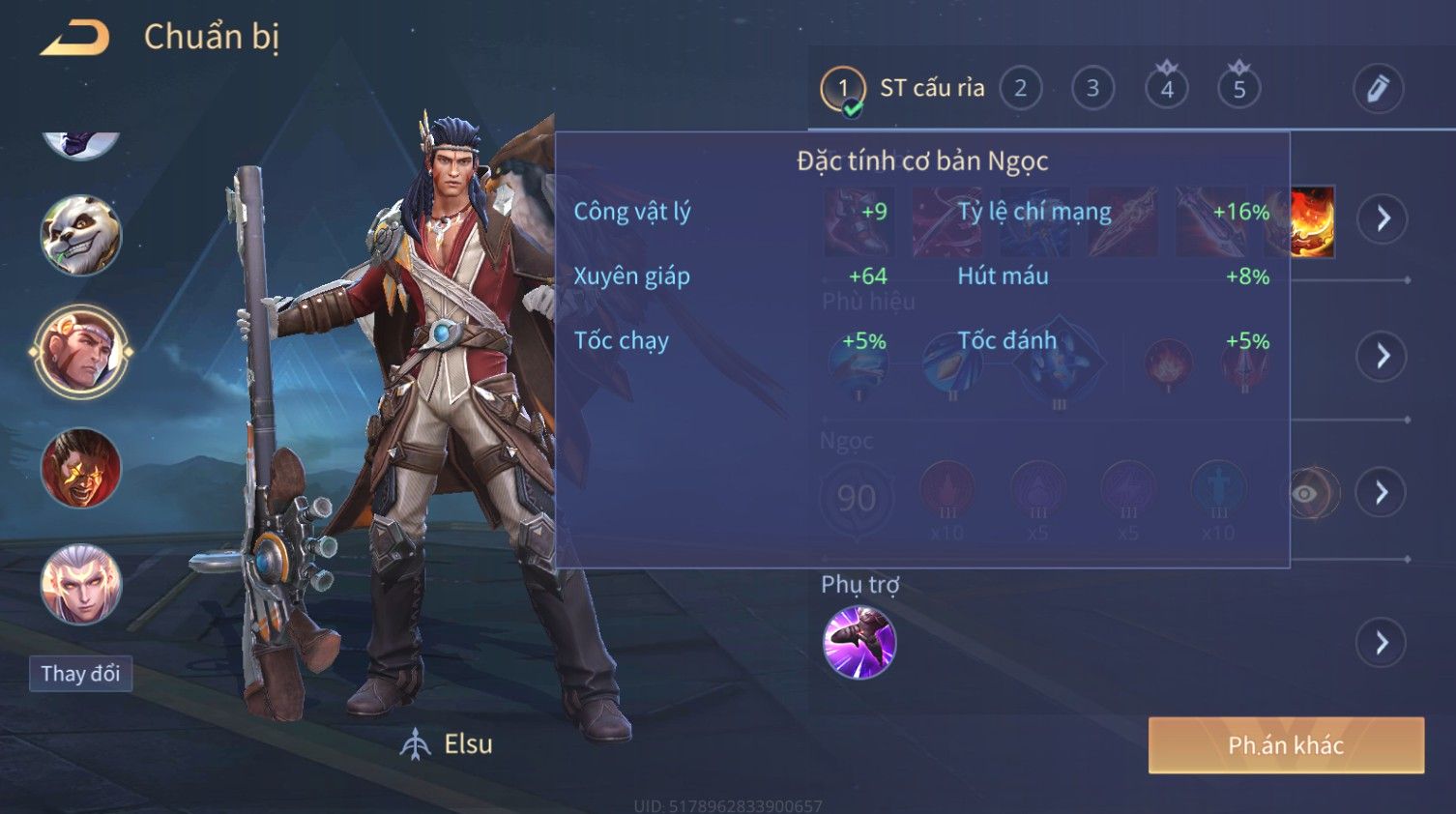Choose the panda hero portrait

81,235
